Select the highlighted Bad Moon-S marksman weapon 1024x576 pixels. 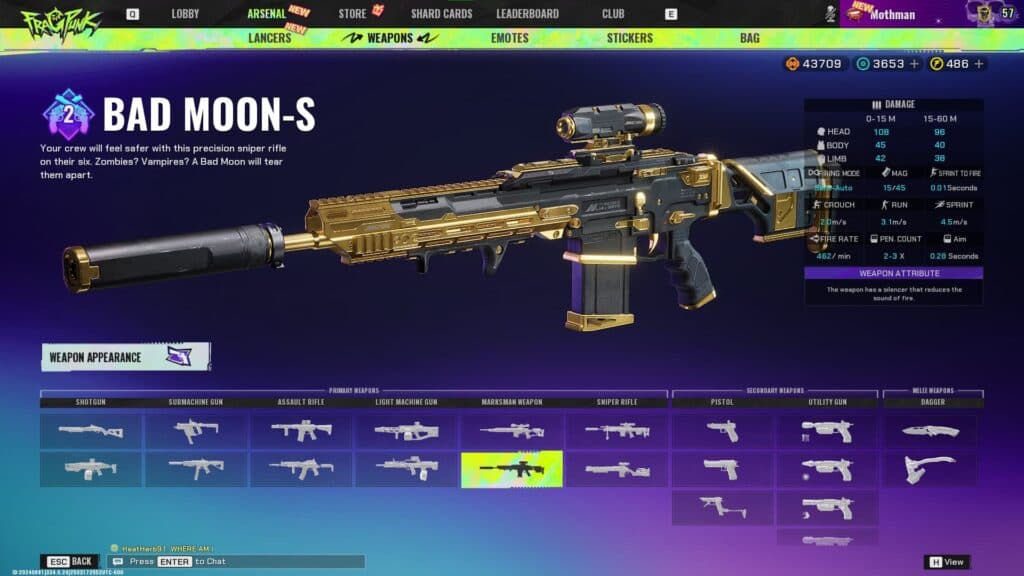[x=511, y=468]
